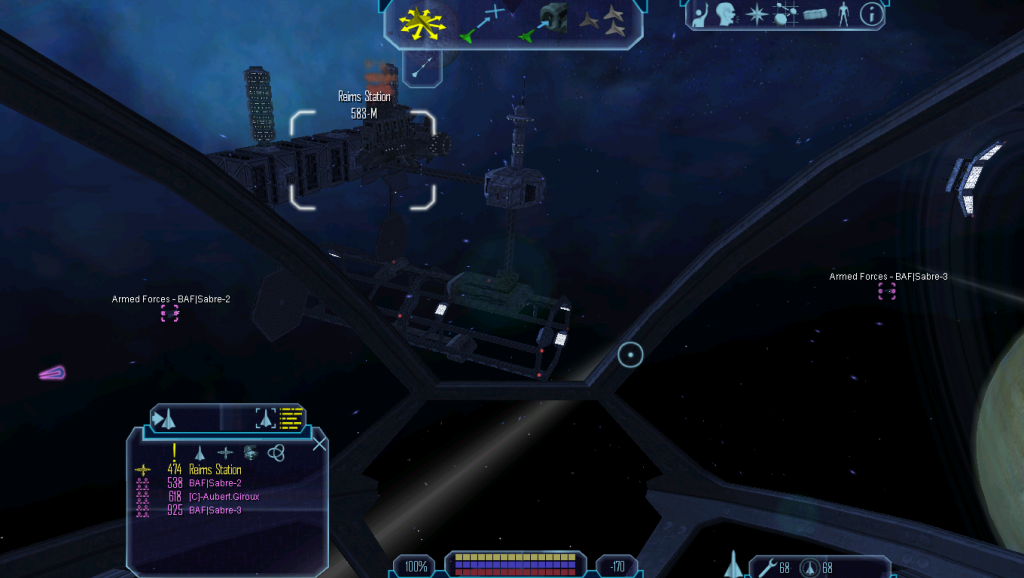Open the information icon

[x=873, y=14]
